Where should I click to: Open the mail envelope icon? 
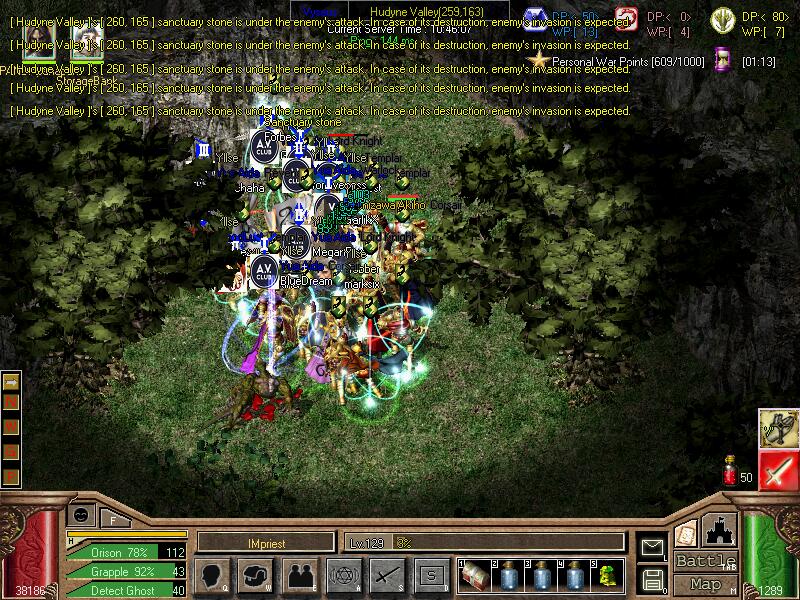tap(652, 547)
